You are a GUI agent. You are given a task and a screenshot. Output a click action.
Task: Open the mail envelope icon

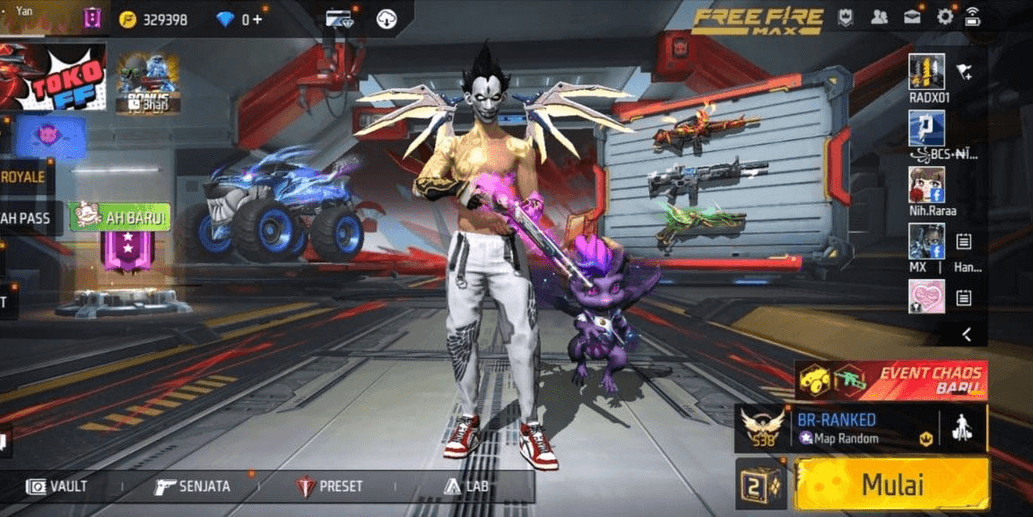(912, 18)
